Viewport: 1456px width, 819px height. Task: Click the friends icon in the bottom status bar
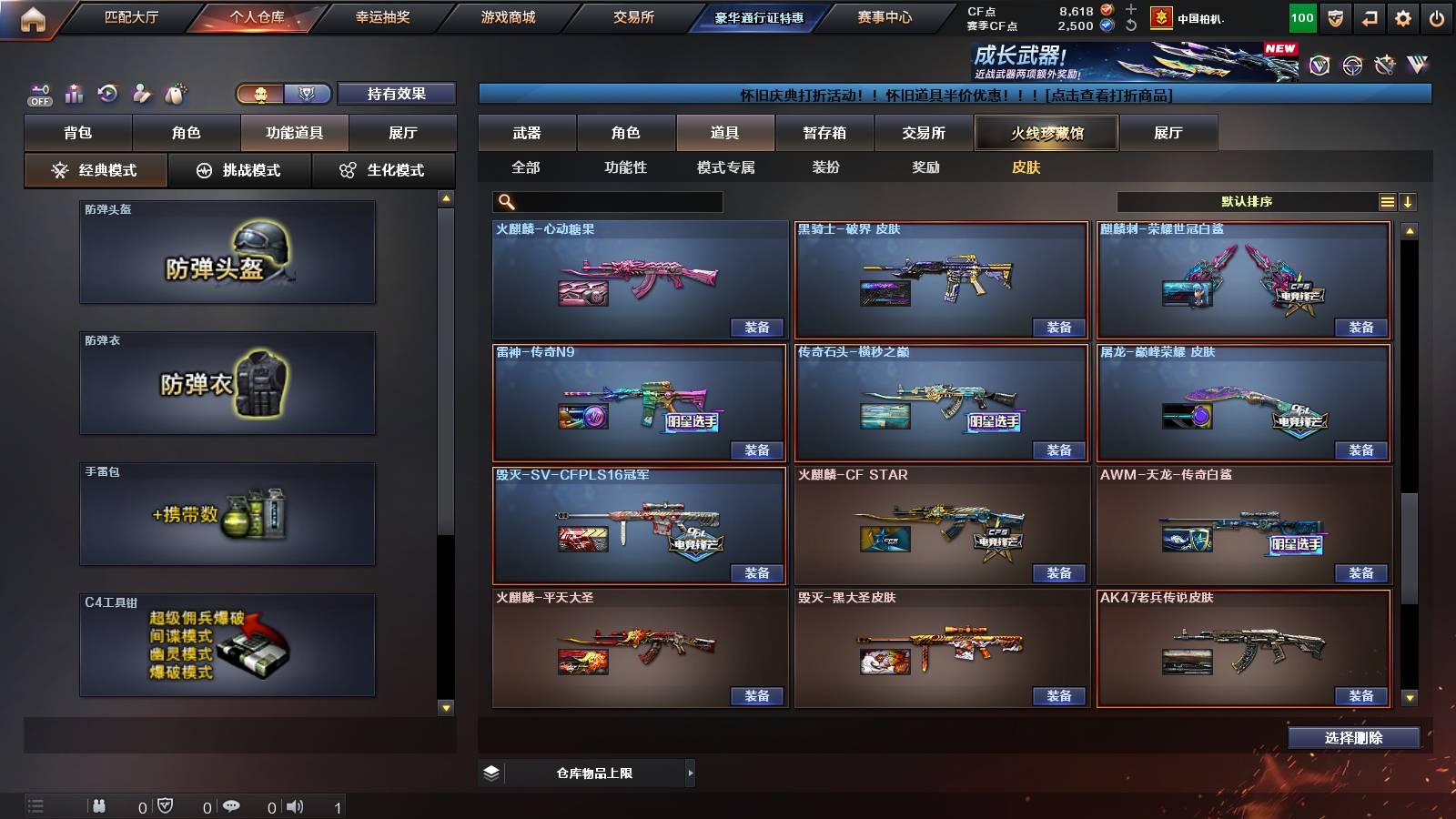100,805
